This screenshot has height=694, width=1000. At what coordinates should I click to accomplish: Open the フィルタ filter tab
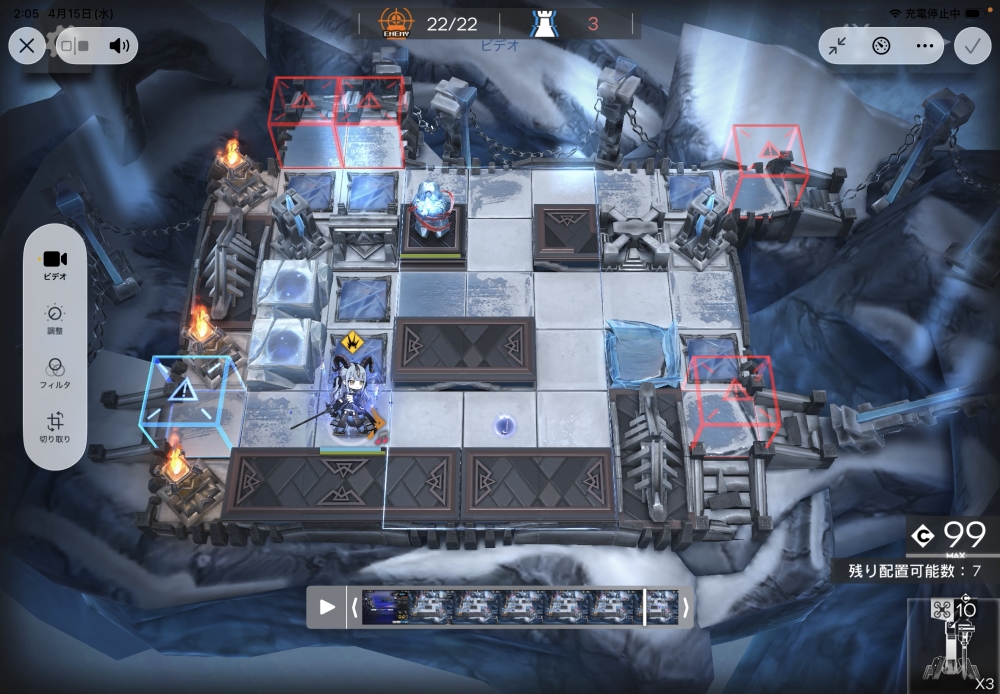pos(55,374)
